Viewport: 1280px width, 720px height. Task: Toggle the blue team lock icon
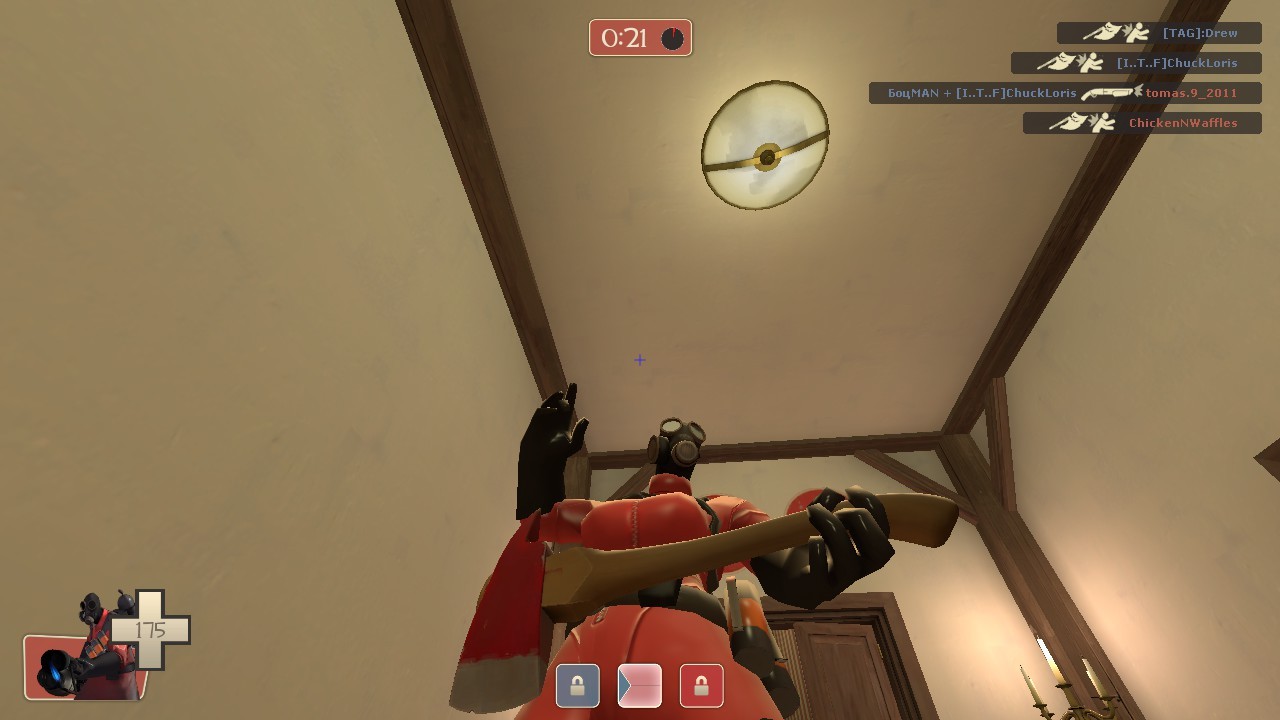coord(577,686)
